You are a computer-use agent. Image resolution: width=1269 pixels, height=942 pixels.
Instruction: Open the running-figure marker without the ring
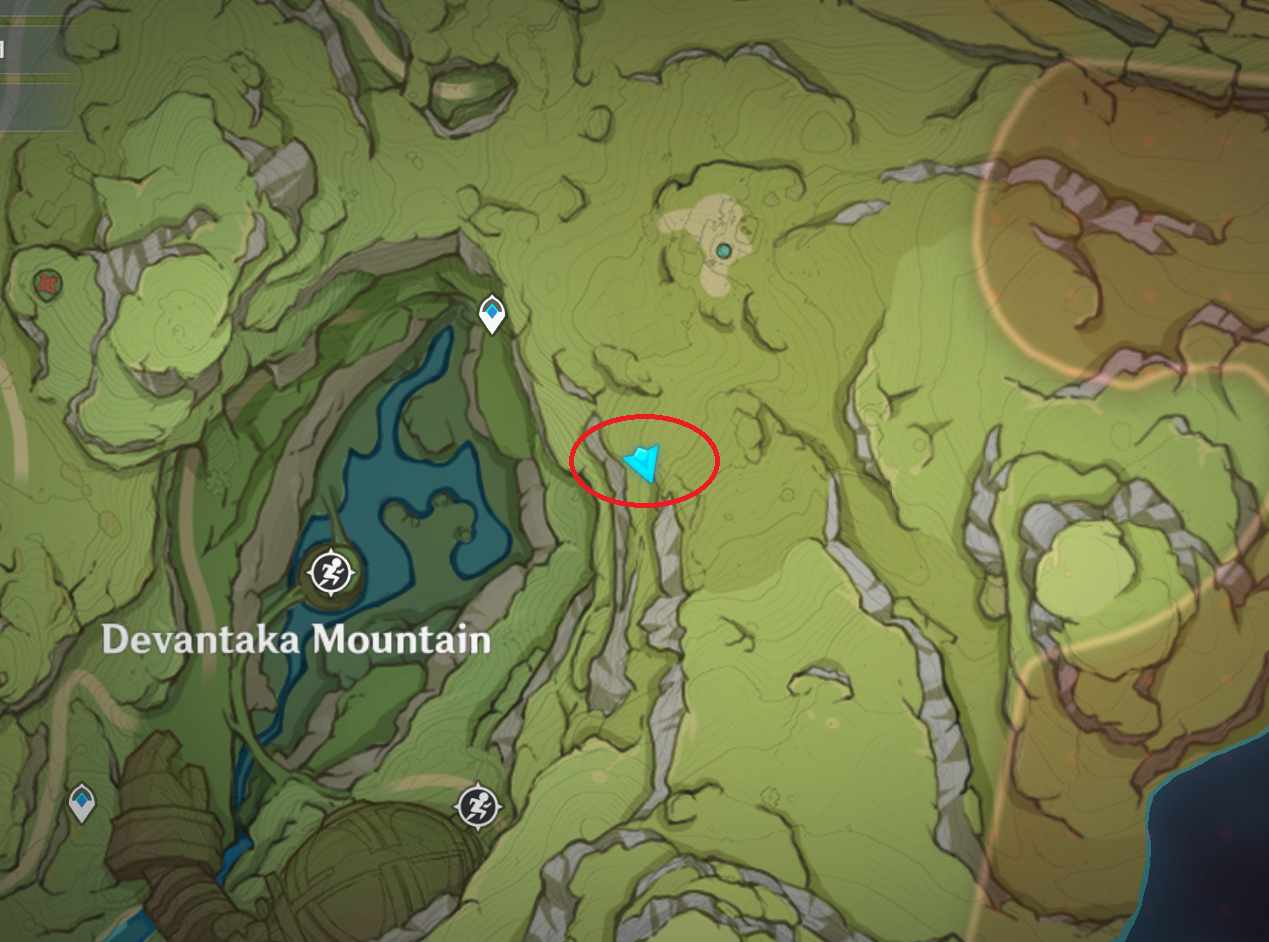tap(478, 805)
